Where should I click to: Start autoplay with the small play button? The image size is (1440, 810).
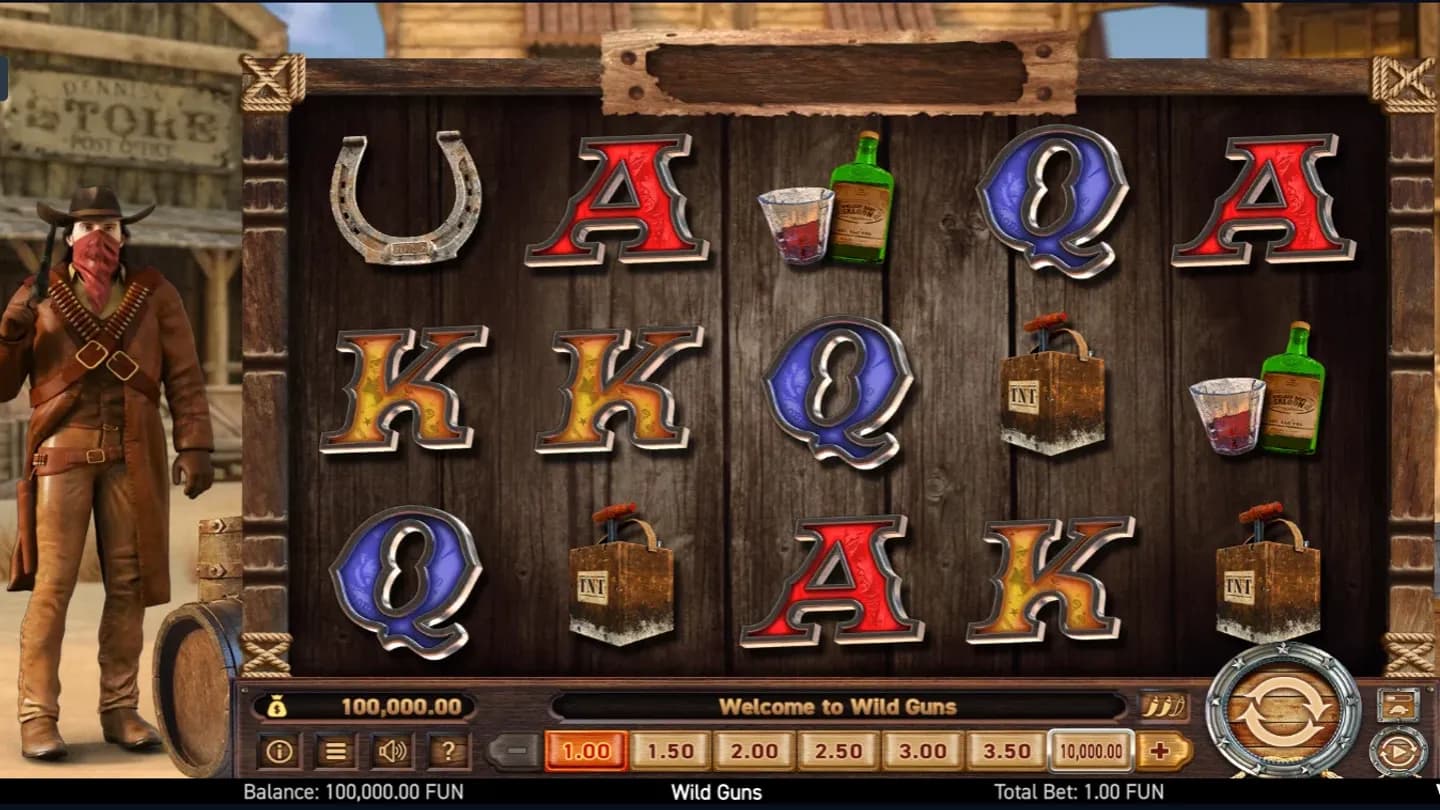click(1398, 751)
